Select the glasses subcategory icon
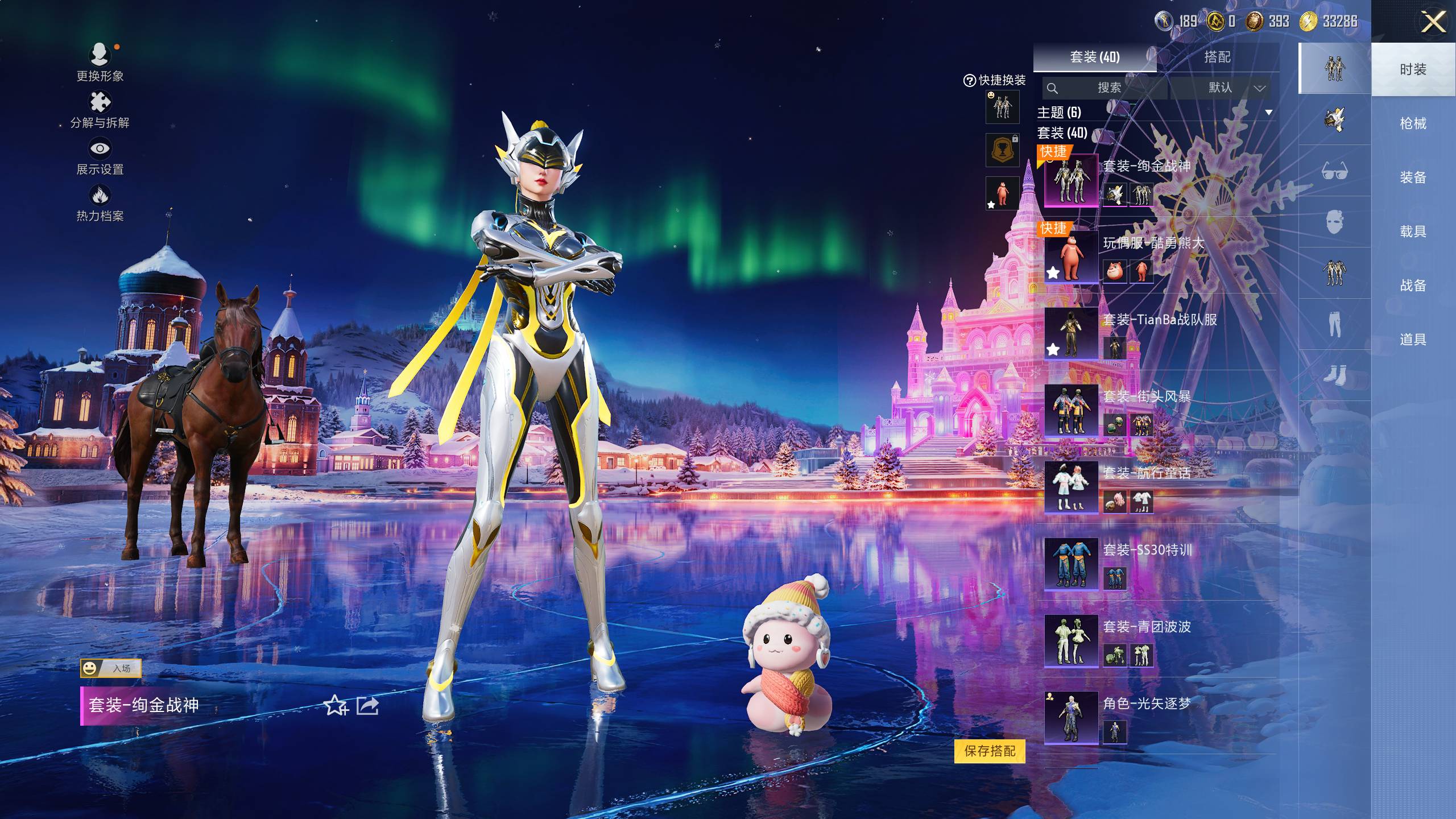 [1334, 171]
